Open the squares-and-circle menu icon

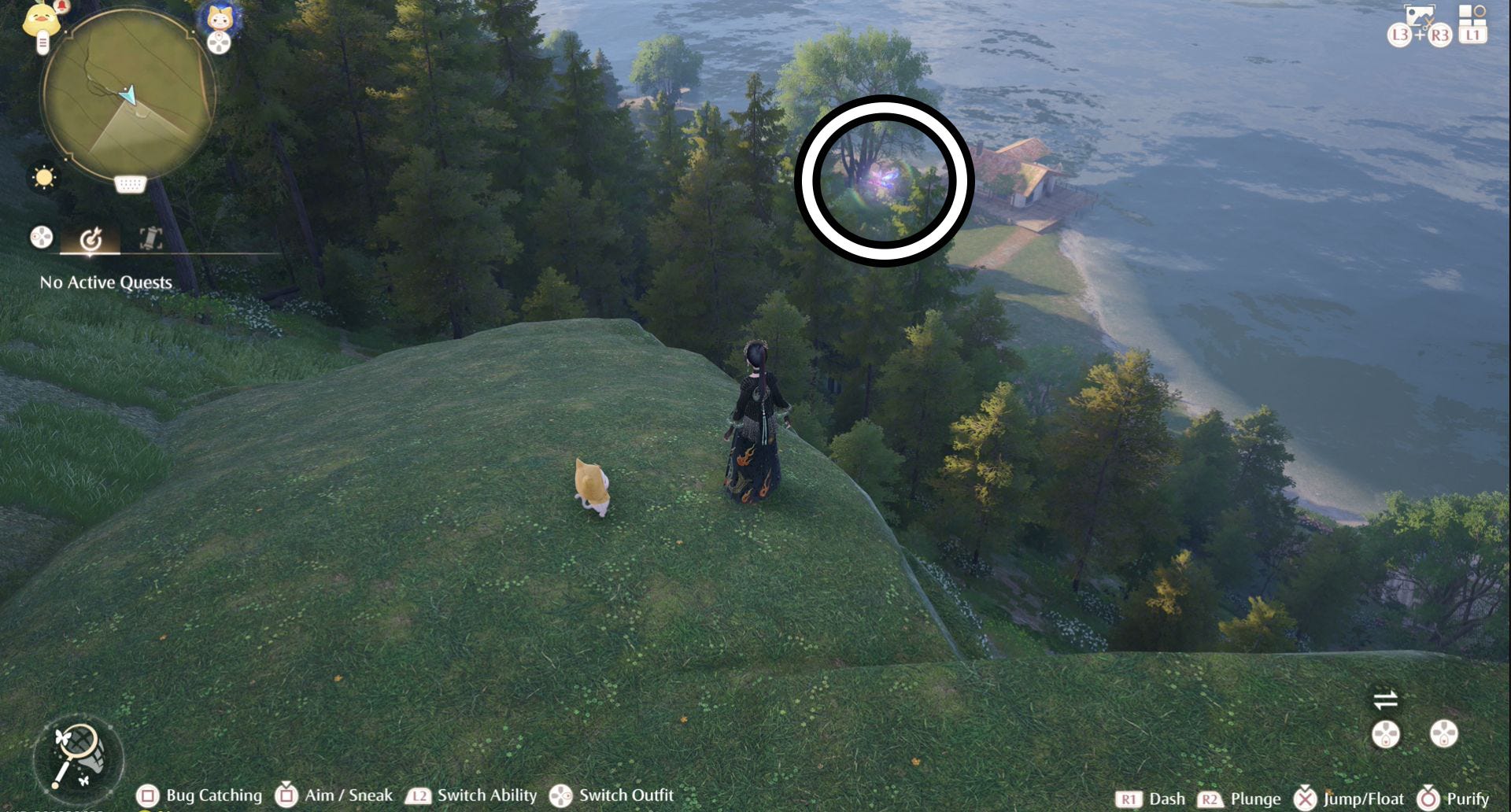click(x=1472, y=15)
